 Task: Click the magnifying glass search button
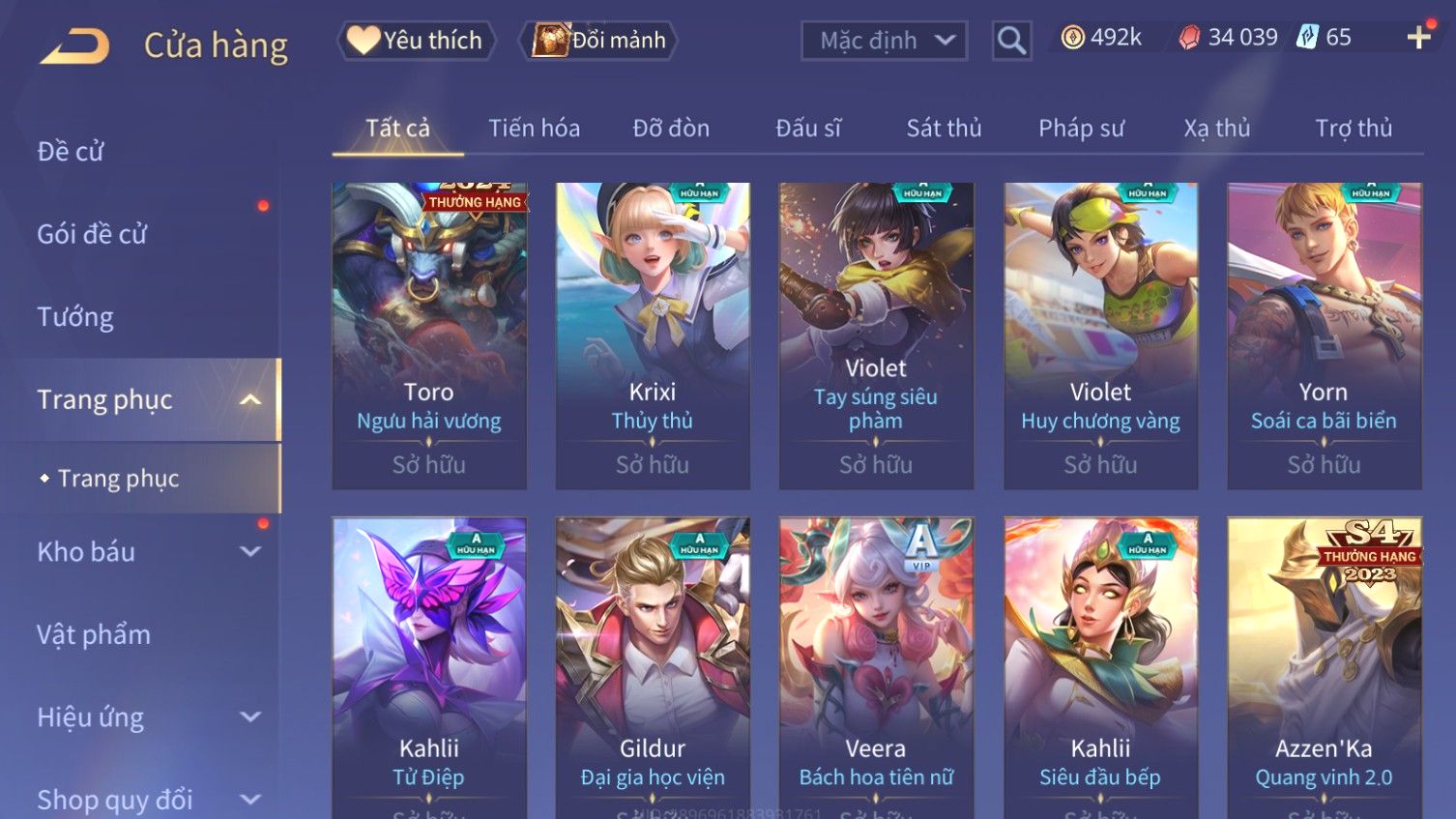1011,41
